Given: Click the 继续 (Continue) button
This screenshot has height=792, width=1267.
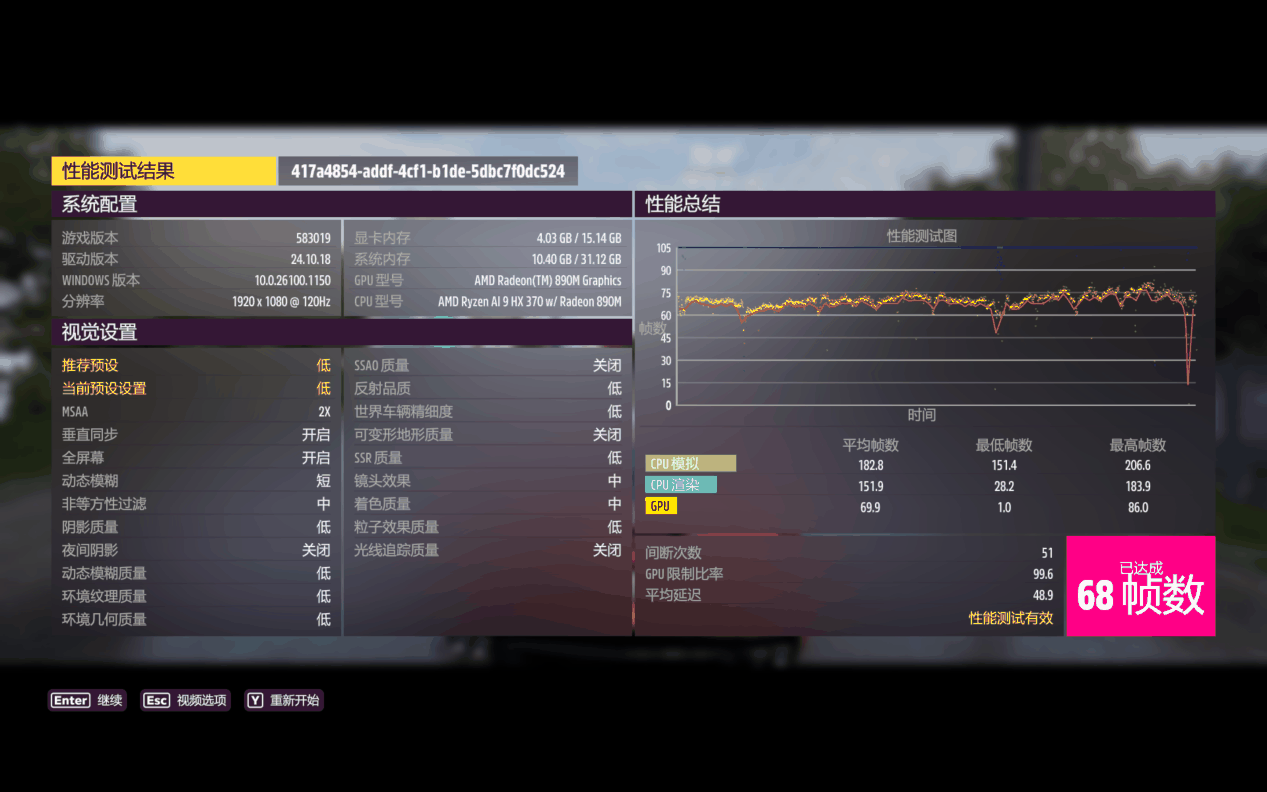Looking at the screenshot, I should click(88, 701).
